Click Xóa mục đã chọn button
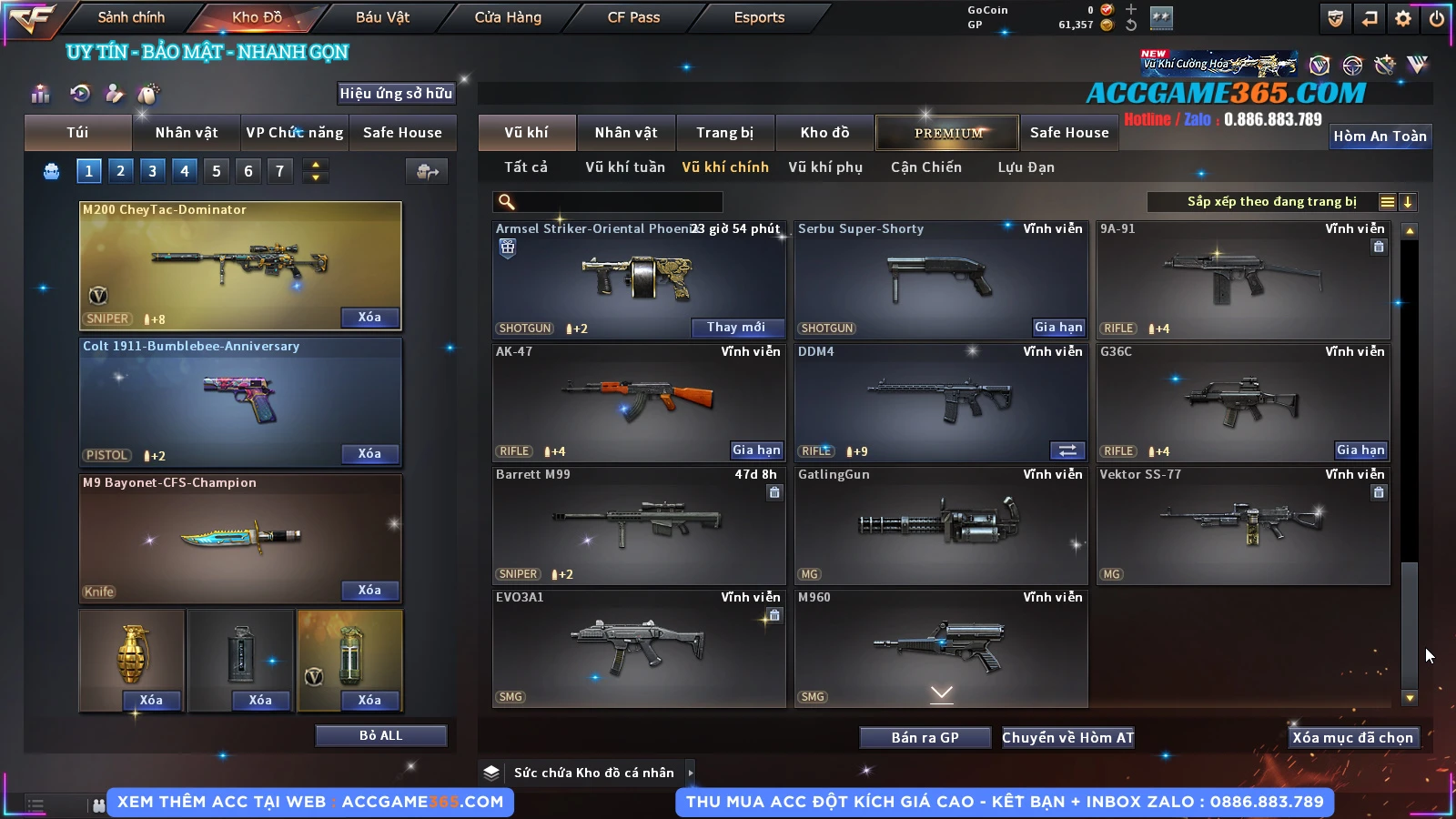Image resolution: width=1456 pixels, height=819 pixels. 1352,737
